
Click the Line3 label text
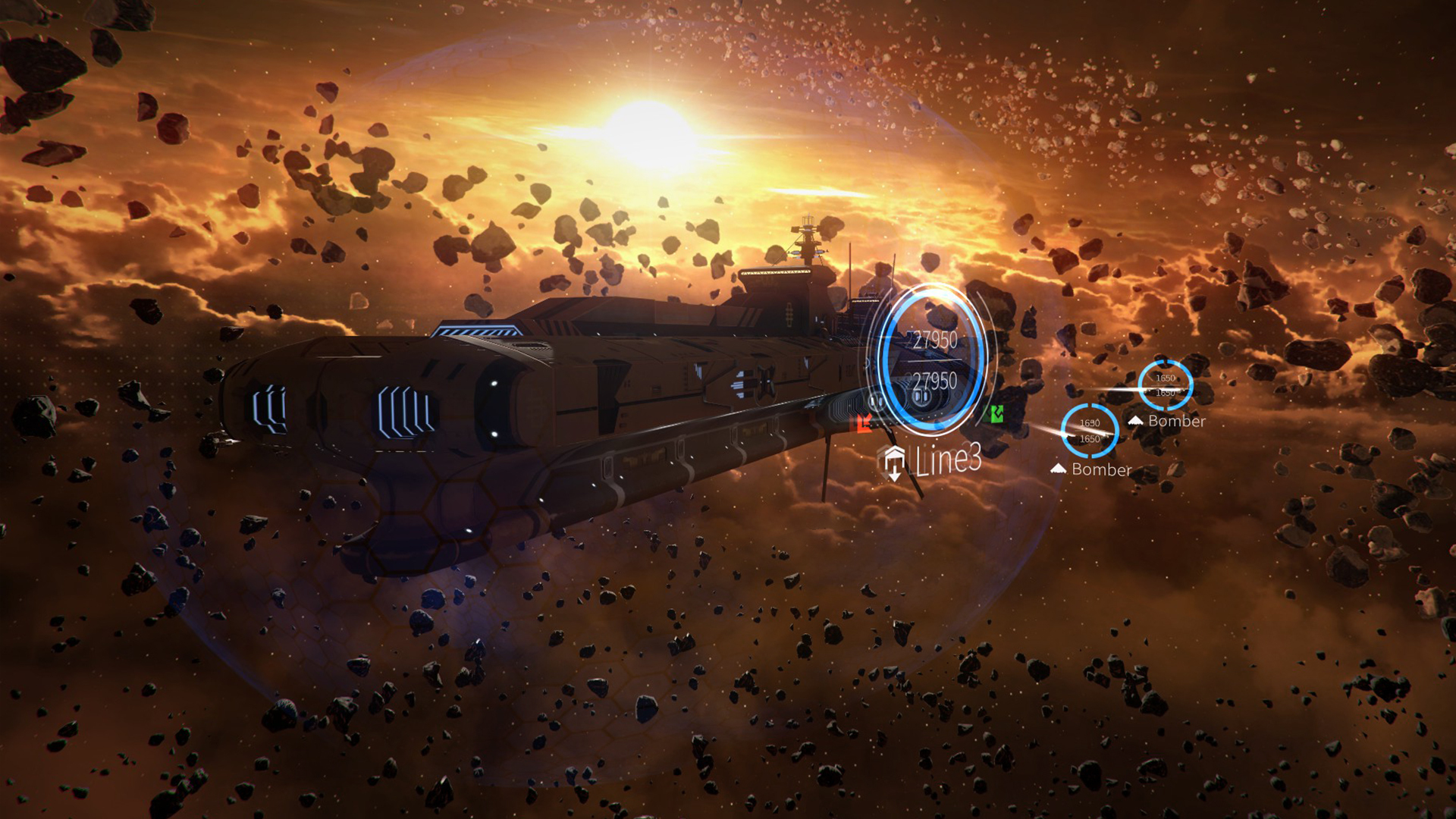click(949, 460)
